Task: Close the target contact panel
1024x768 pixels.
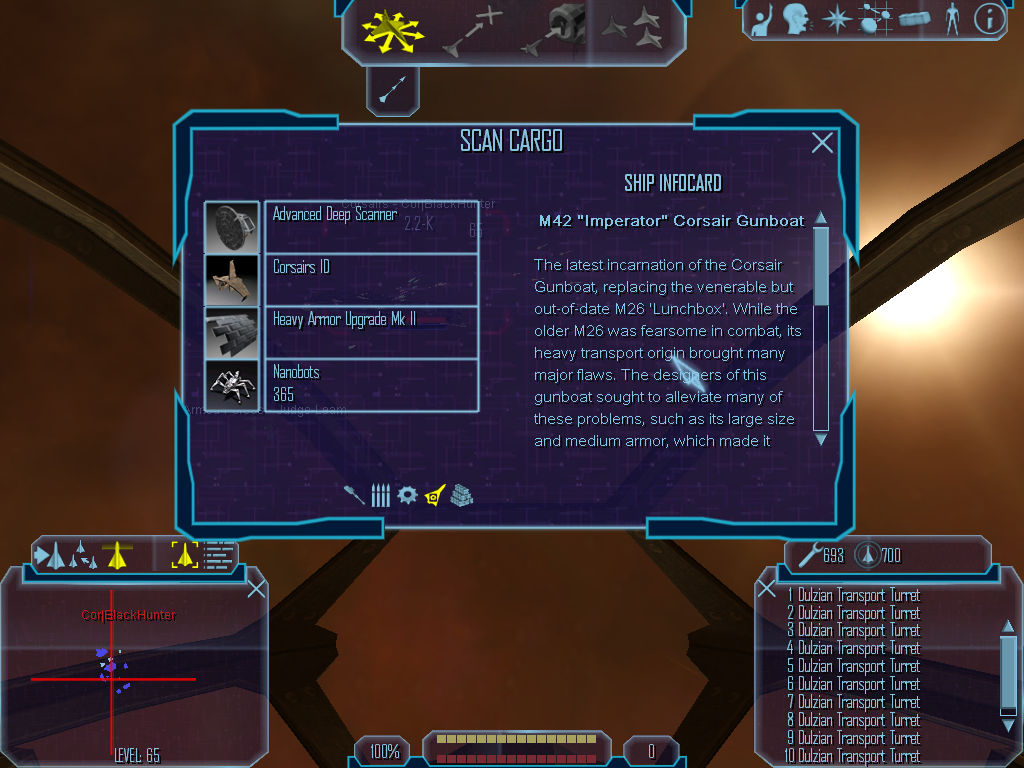Action: point(256,589)
